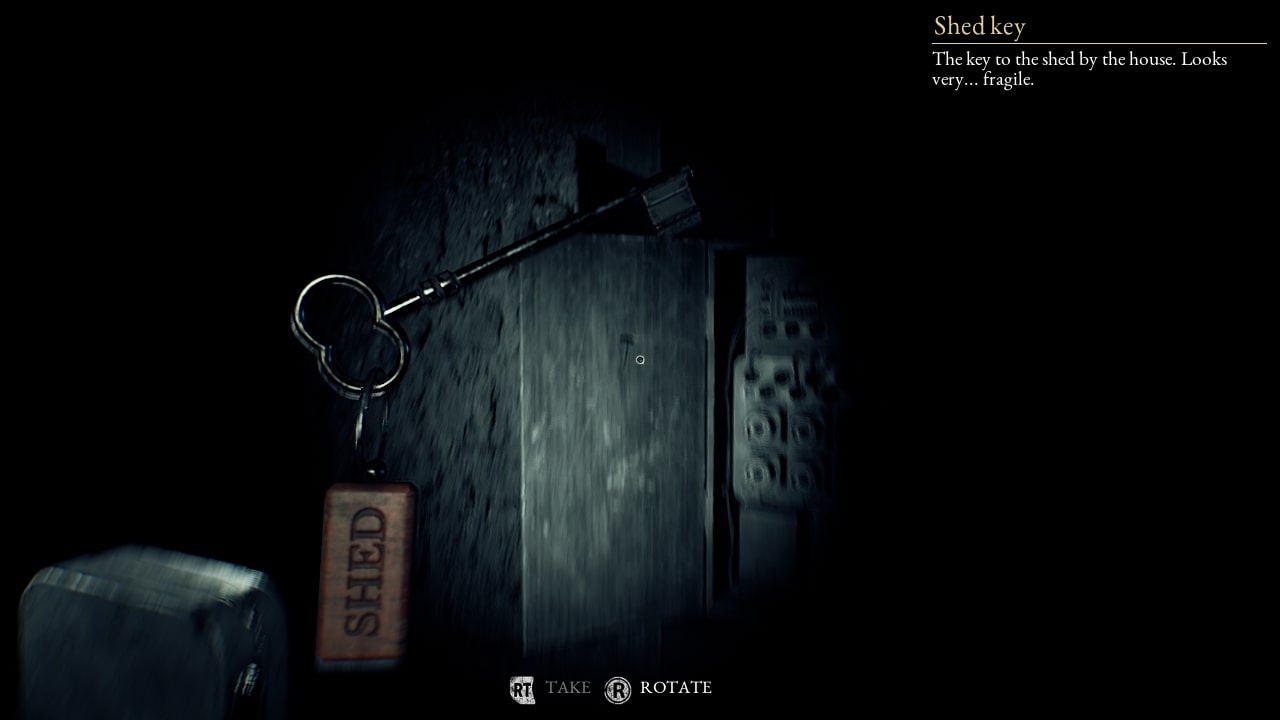Image resolution: width=1280 pixels, height=720 pixels.
Task: Click the distressed RT gamepad glyph
Action: click(521, 688)
